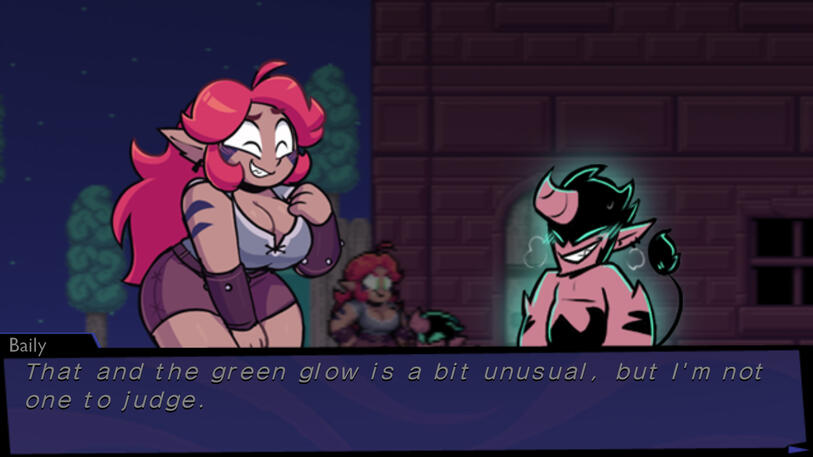The width and height of the screenshot is (813, 457).
Task: Click the blue advance arrow indicator
Action: [796, 448]
